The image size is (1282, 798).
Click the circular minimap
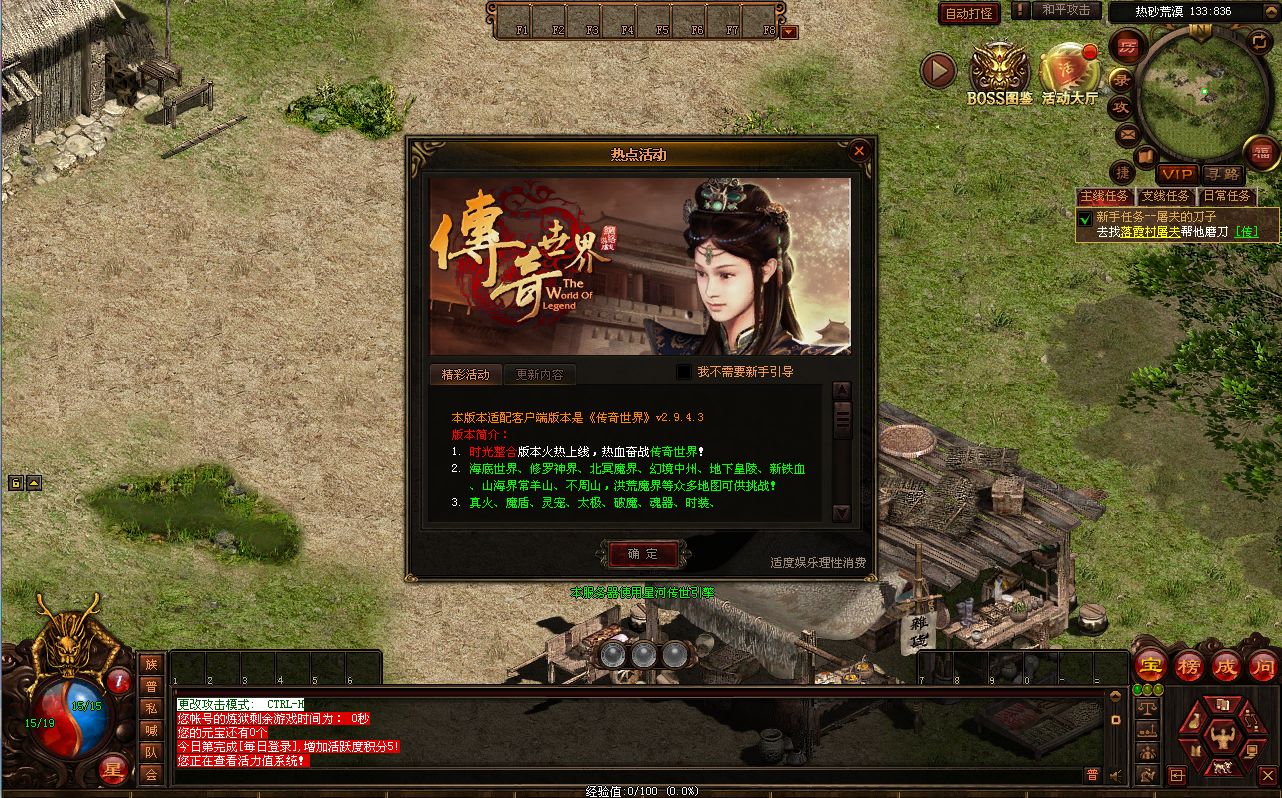(1202, 92)
